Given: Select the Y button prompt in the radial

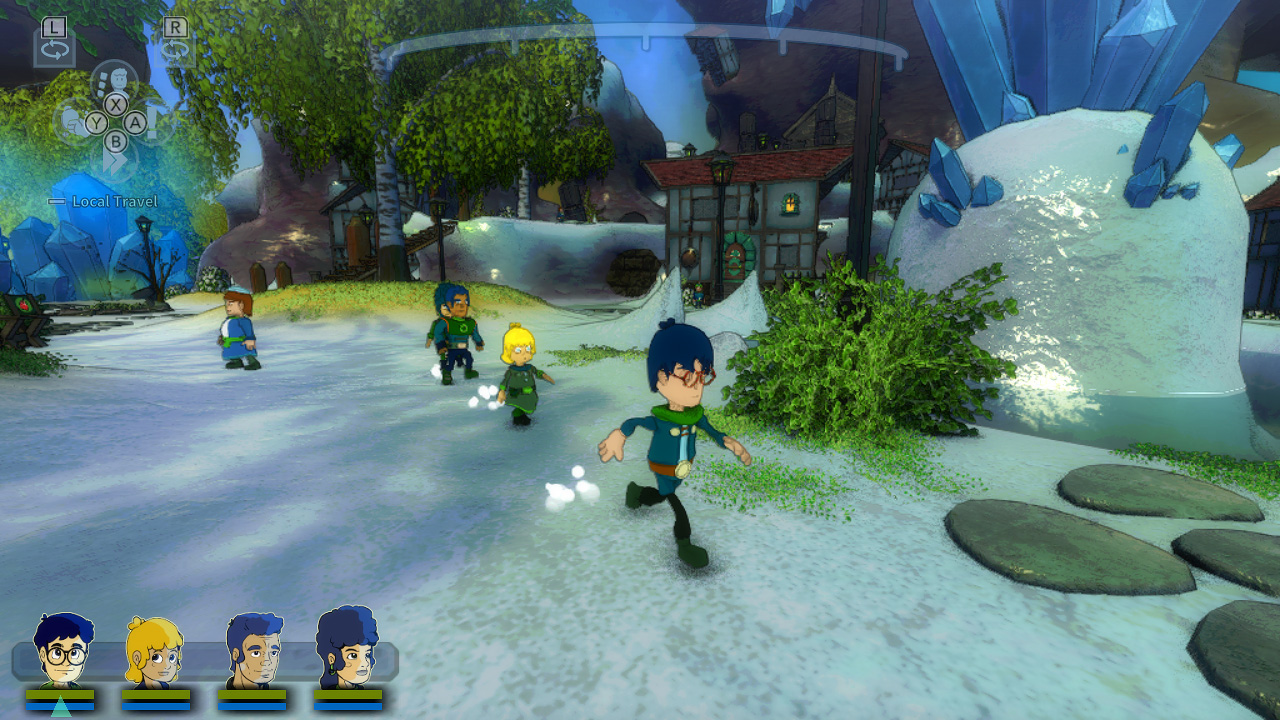Looking at the screenshot, I should [x=96, y=124].
